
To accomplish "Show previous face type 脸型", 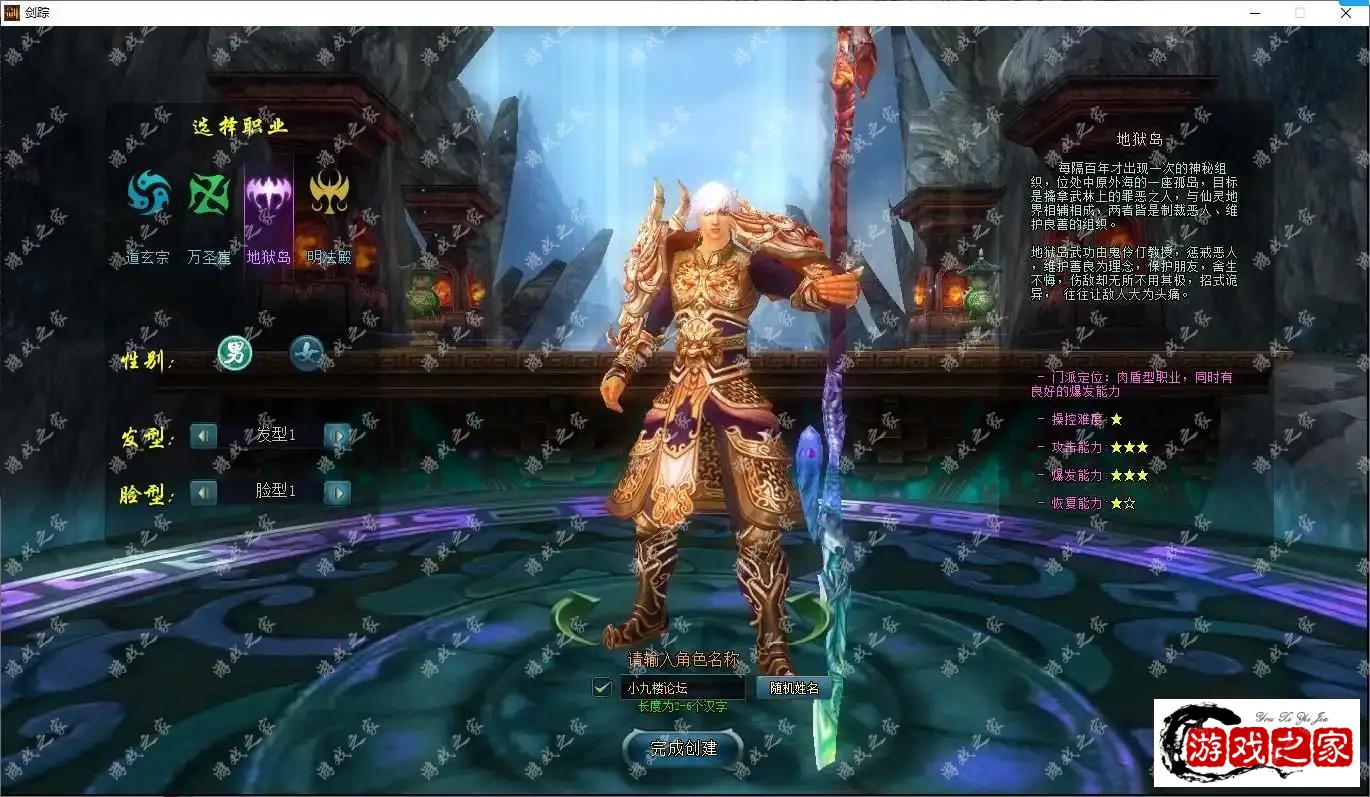I will 203,492.
